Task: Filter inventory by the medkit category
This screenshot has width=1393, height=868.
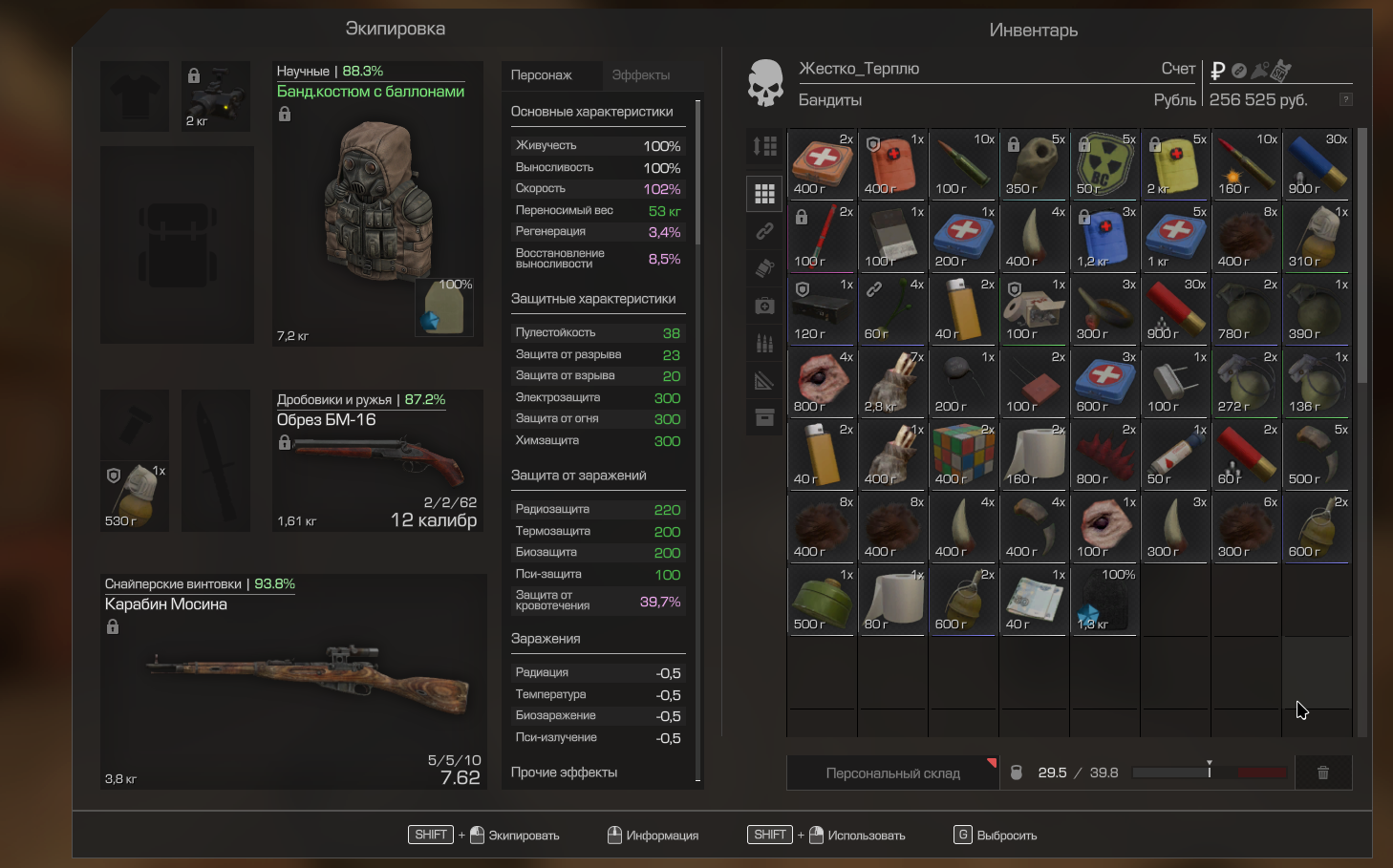Action: click(764, 306)
